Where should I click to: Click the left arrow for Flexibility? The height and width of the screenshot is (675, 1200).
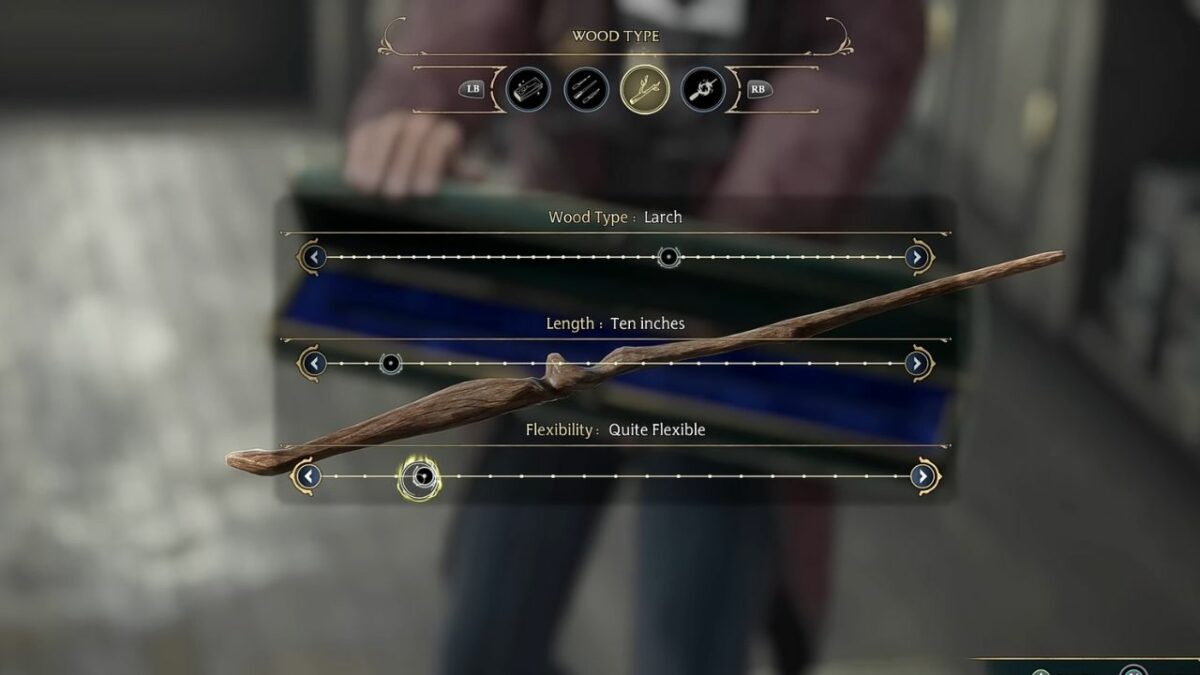coord(308,476)
